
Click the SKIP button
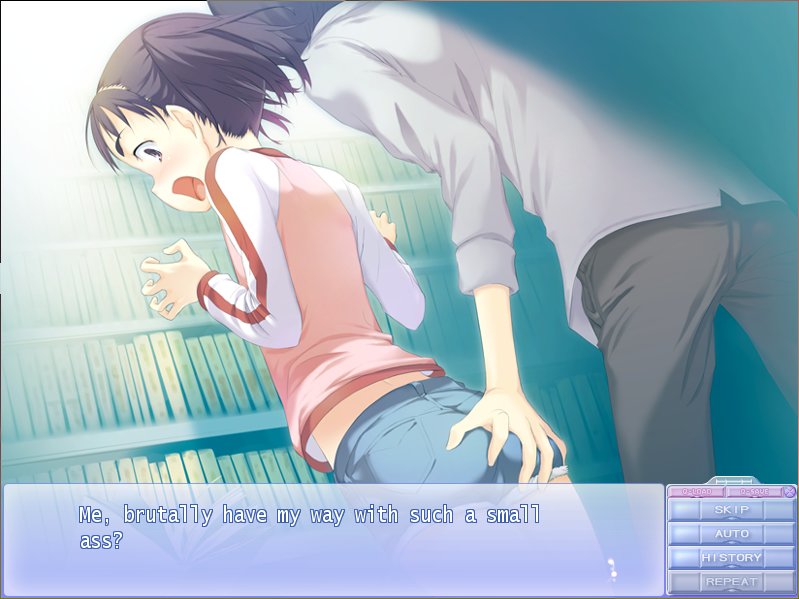(x=731, y=510)
